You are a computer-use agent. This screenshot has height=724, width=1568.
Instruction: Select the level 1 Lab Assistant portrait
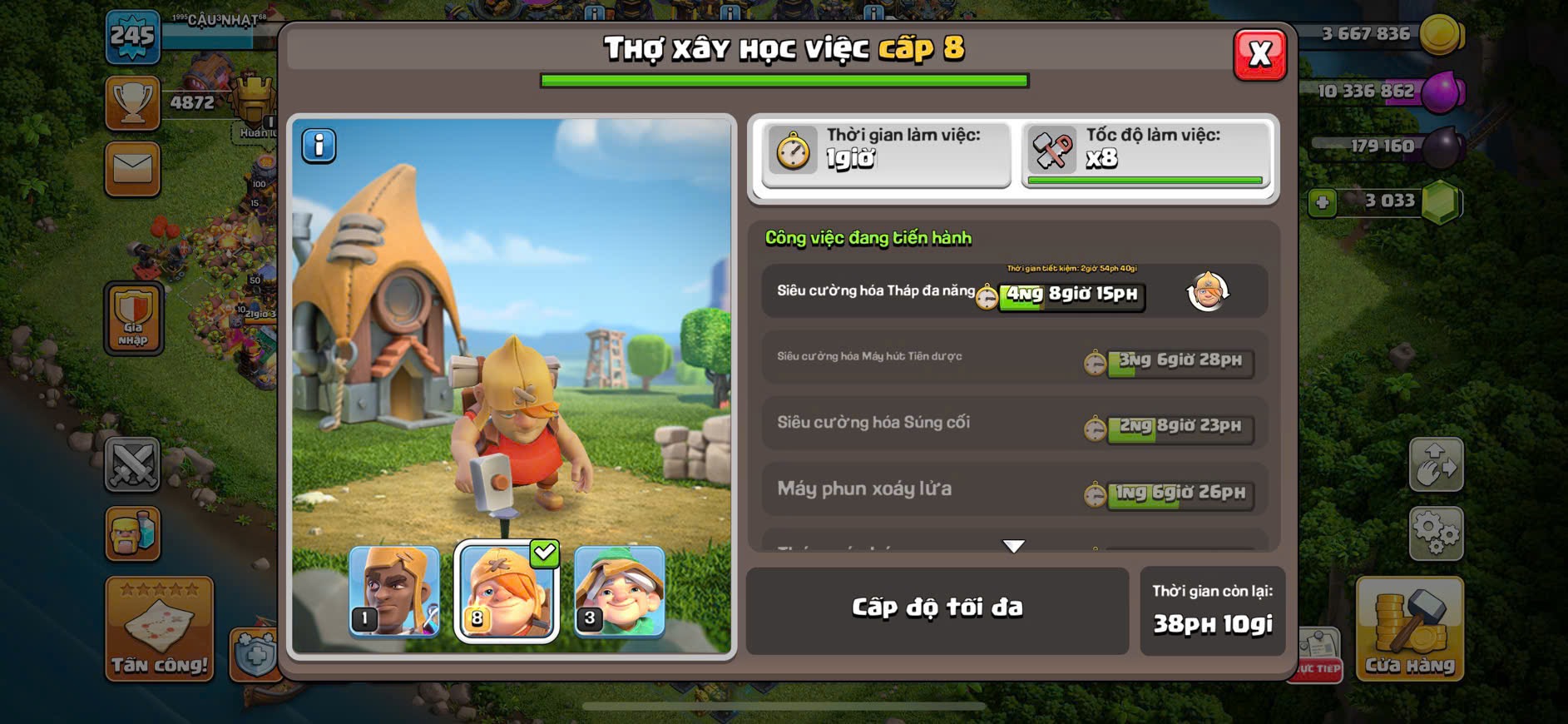[394, 591]
